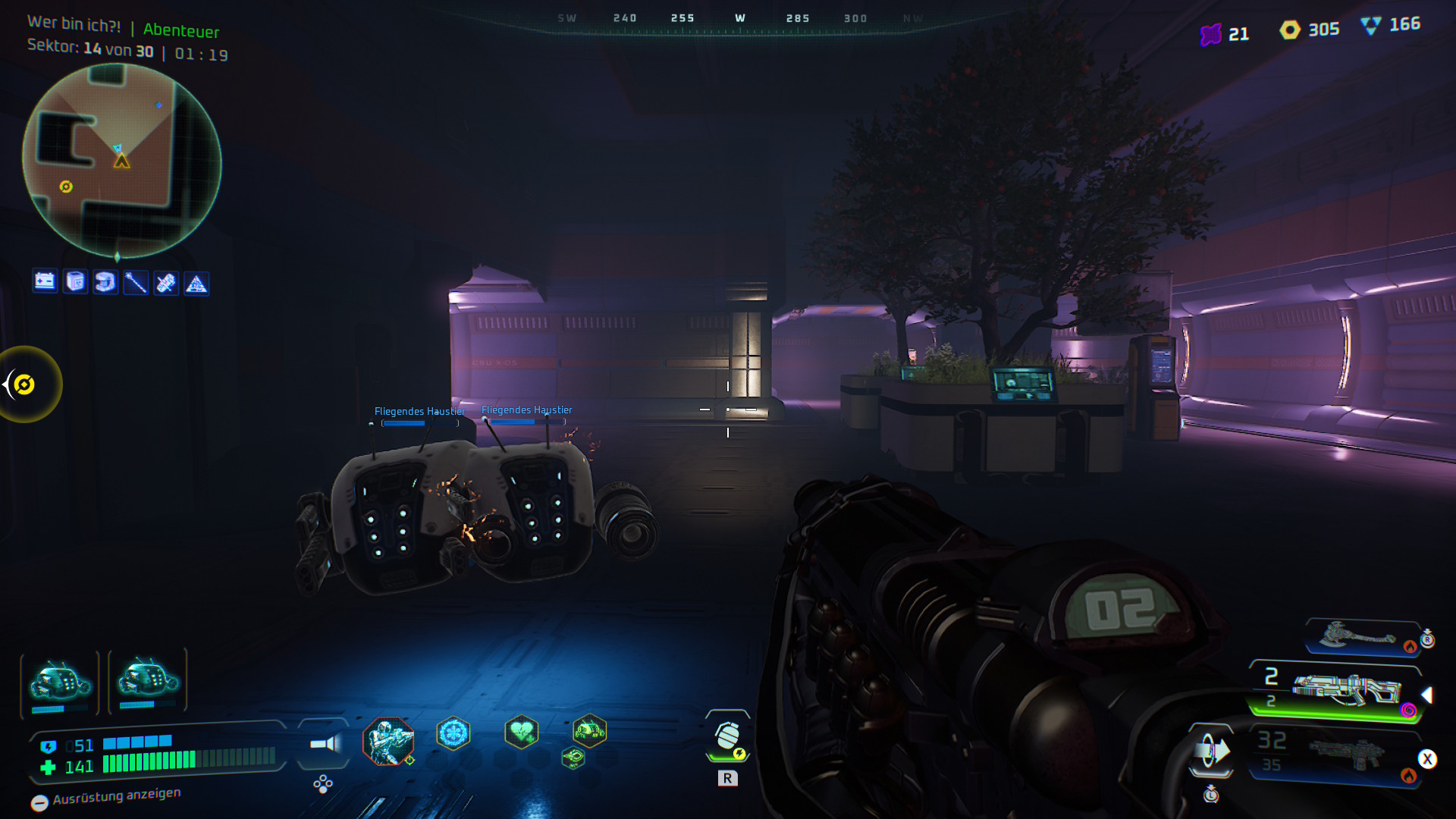The width and height of the screenshot is (1456, 819).
Task: Click the yellow objective marker on screen edge
Action: (x=24, y=384)
